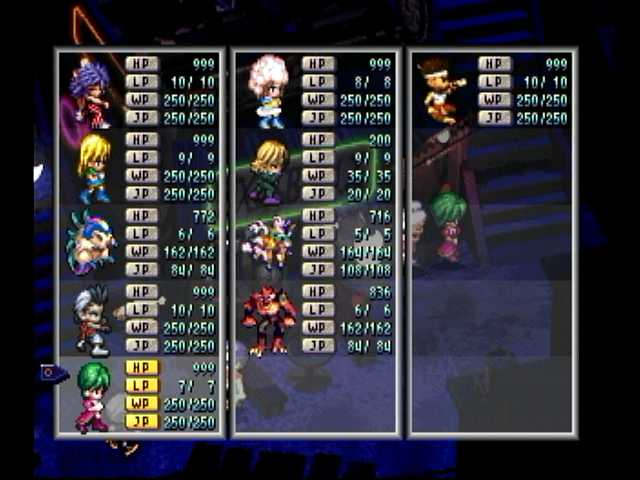
Task: Choose the pink fluffy-haired character
Action: pyautogui.click(x=268, y=90)
